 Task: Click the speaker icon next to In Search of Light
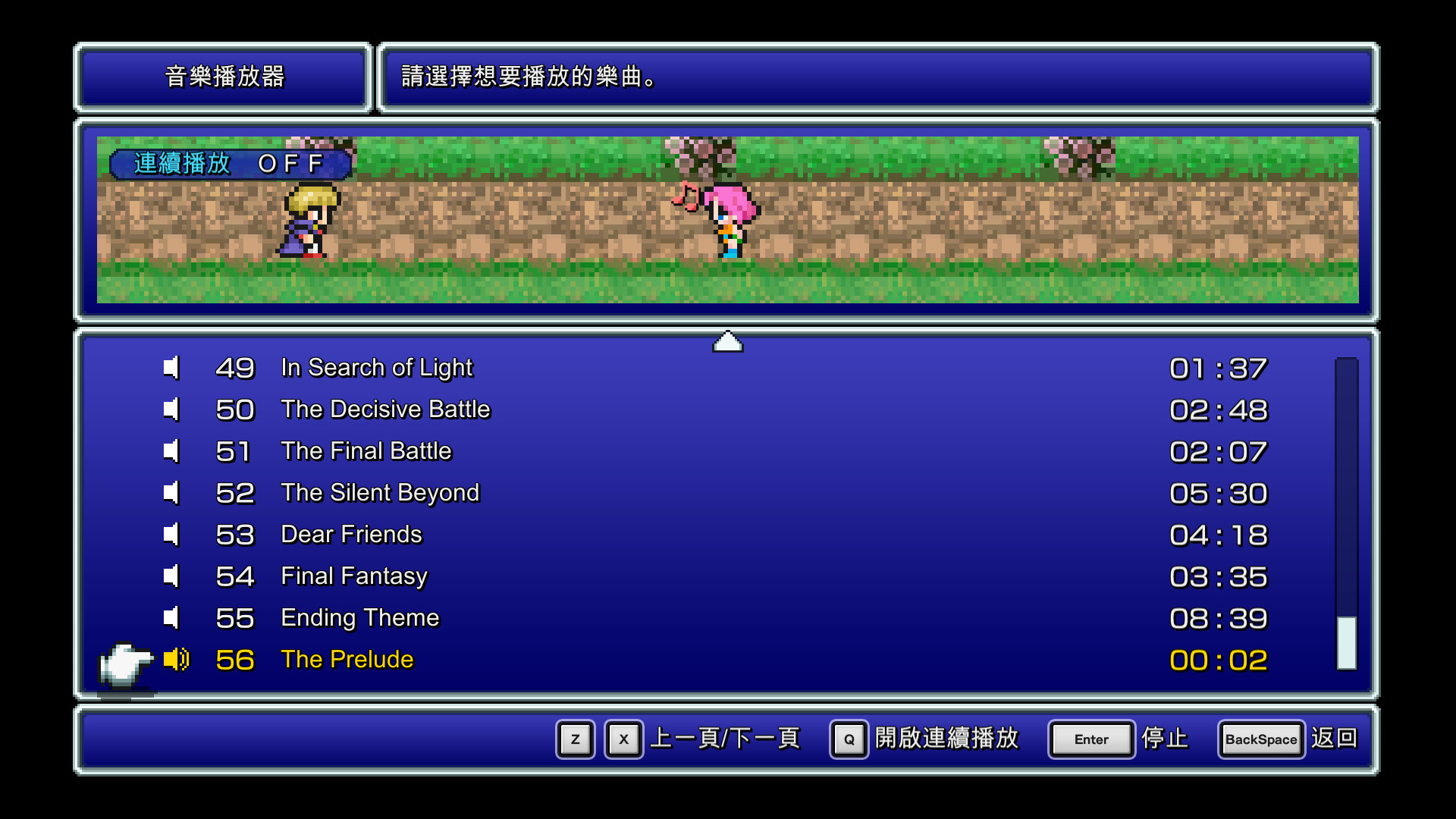171,368
